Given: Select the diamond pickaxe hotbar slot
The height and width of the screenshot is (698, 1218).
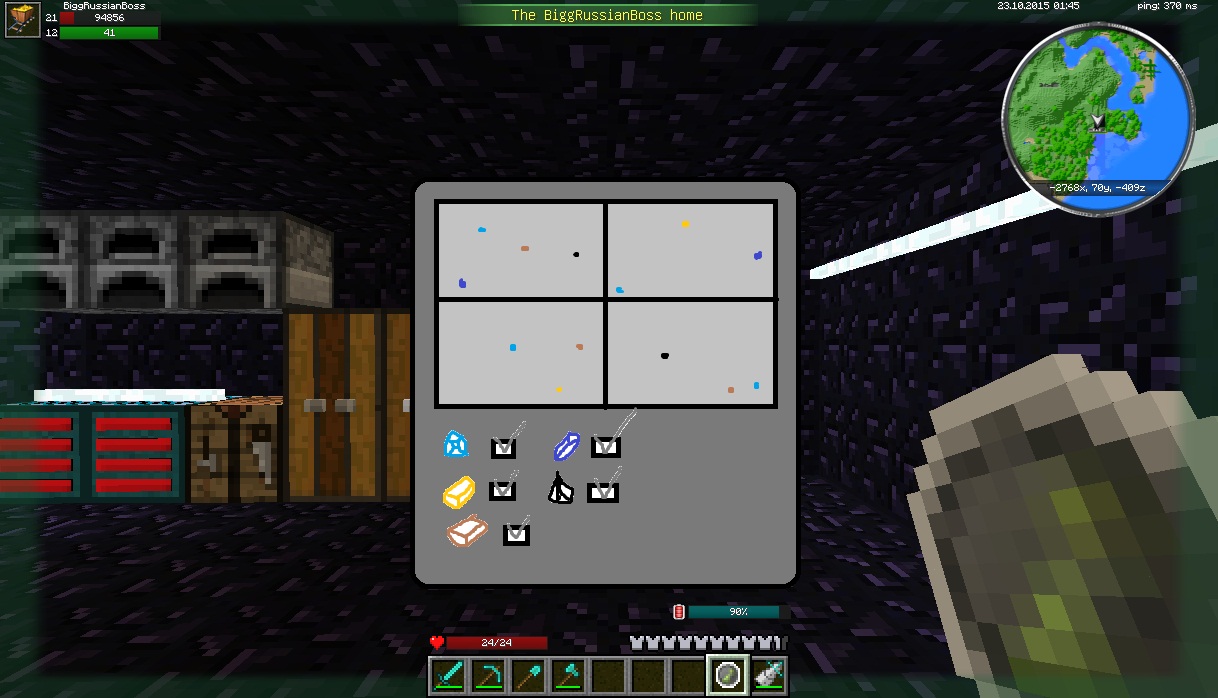Looking at the screenshot, I should point(488,676).
